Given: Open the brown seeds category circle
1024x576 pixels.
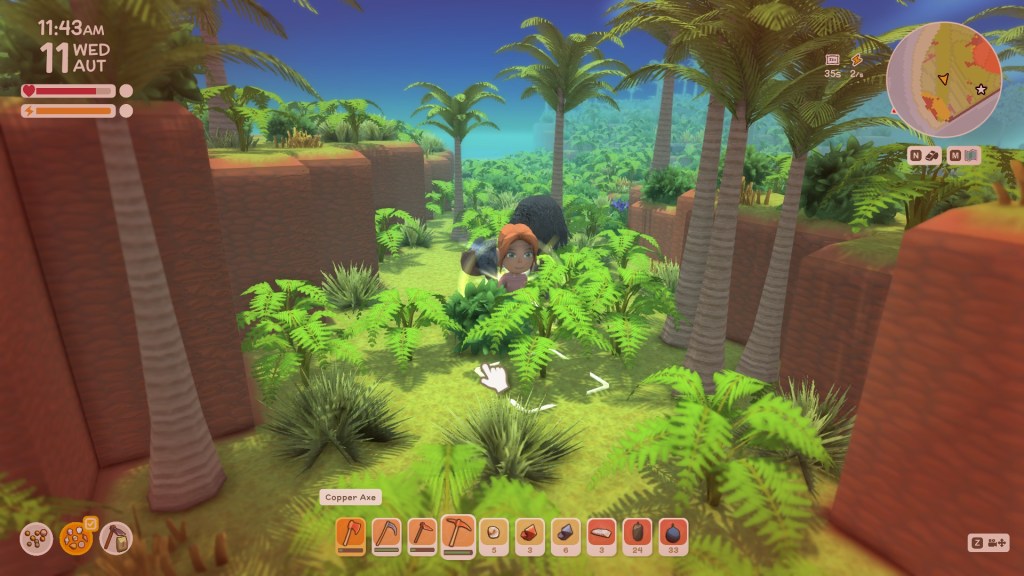Looking at the screenshot, I should pos(36,540).
